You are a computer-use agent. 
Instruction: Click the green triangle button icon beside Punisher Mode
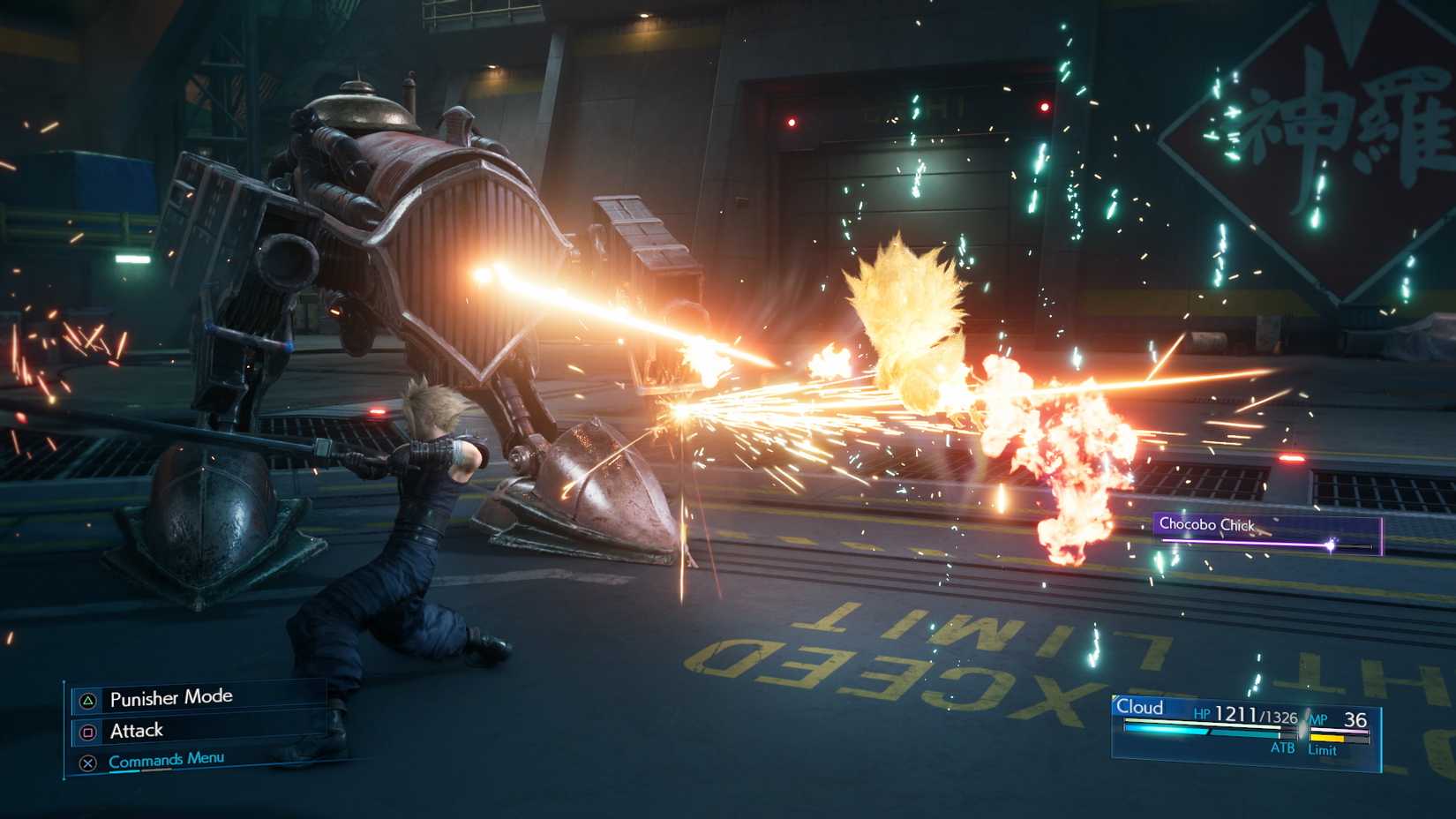[88, 702]
